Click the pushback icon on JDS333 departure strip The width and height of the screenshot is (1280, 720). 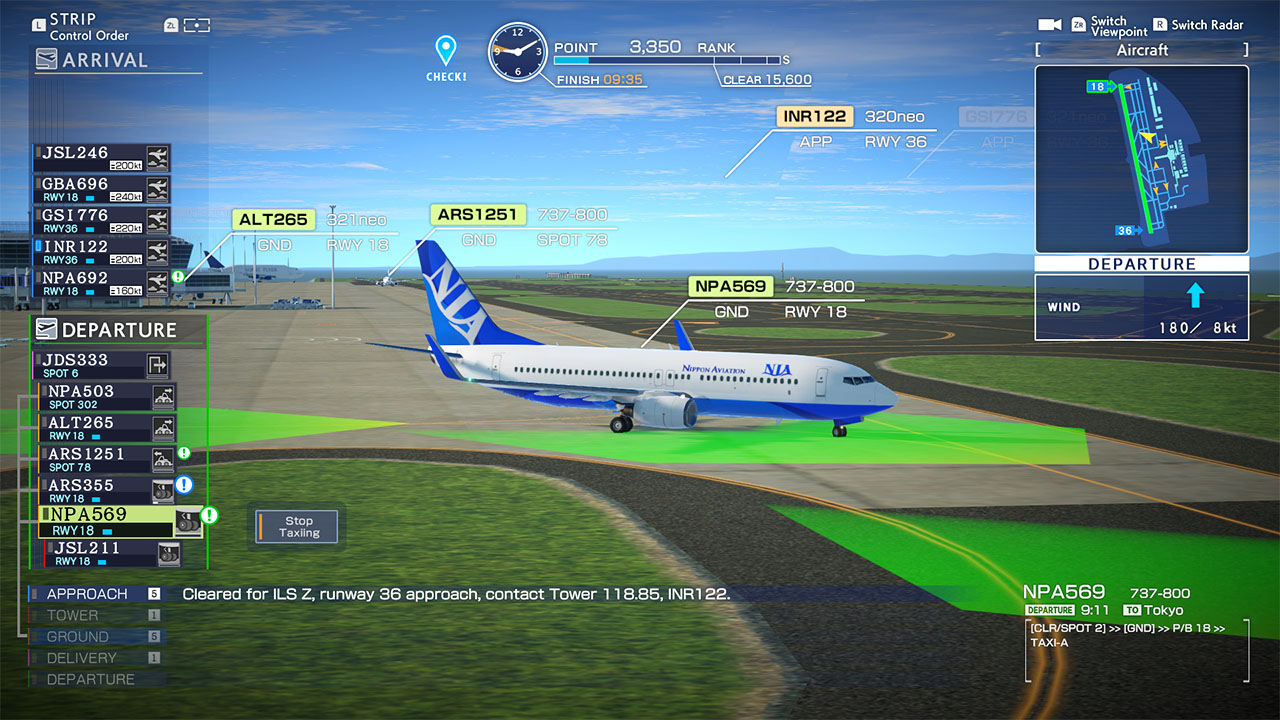click(158, 365)
